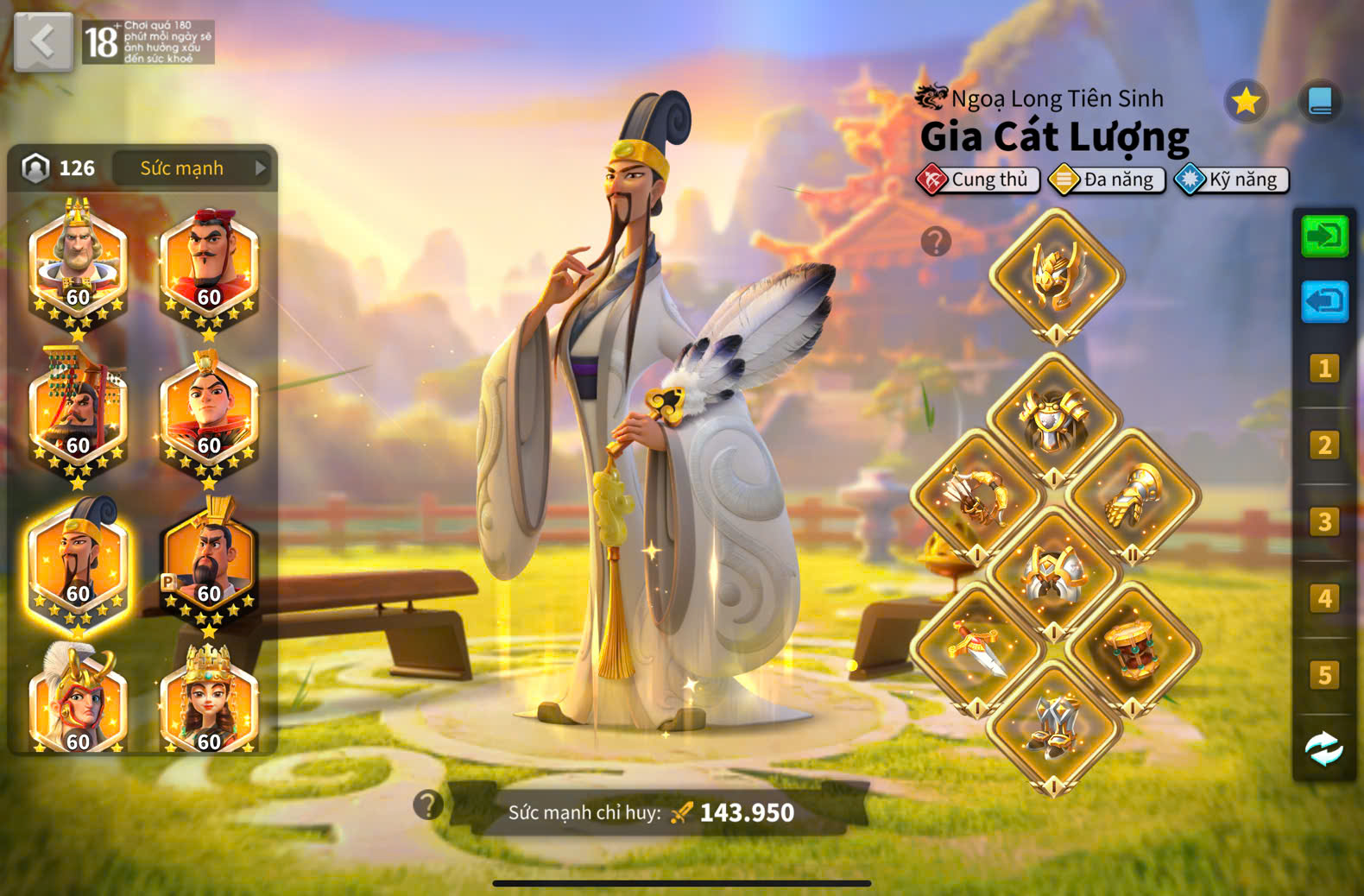Choose the commander with the beaded emperor crown

[x=78, y=412]
